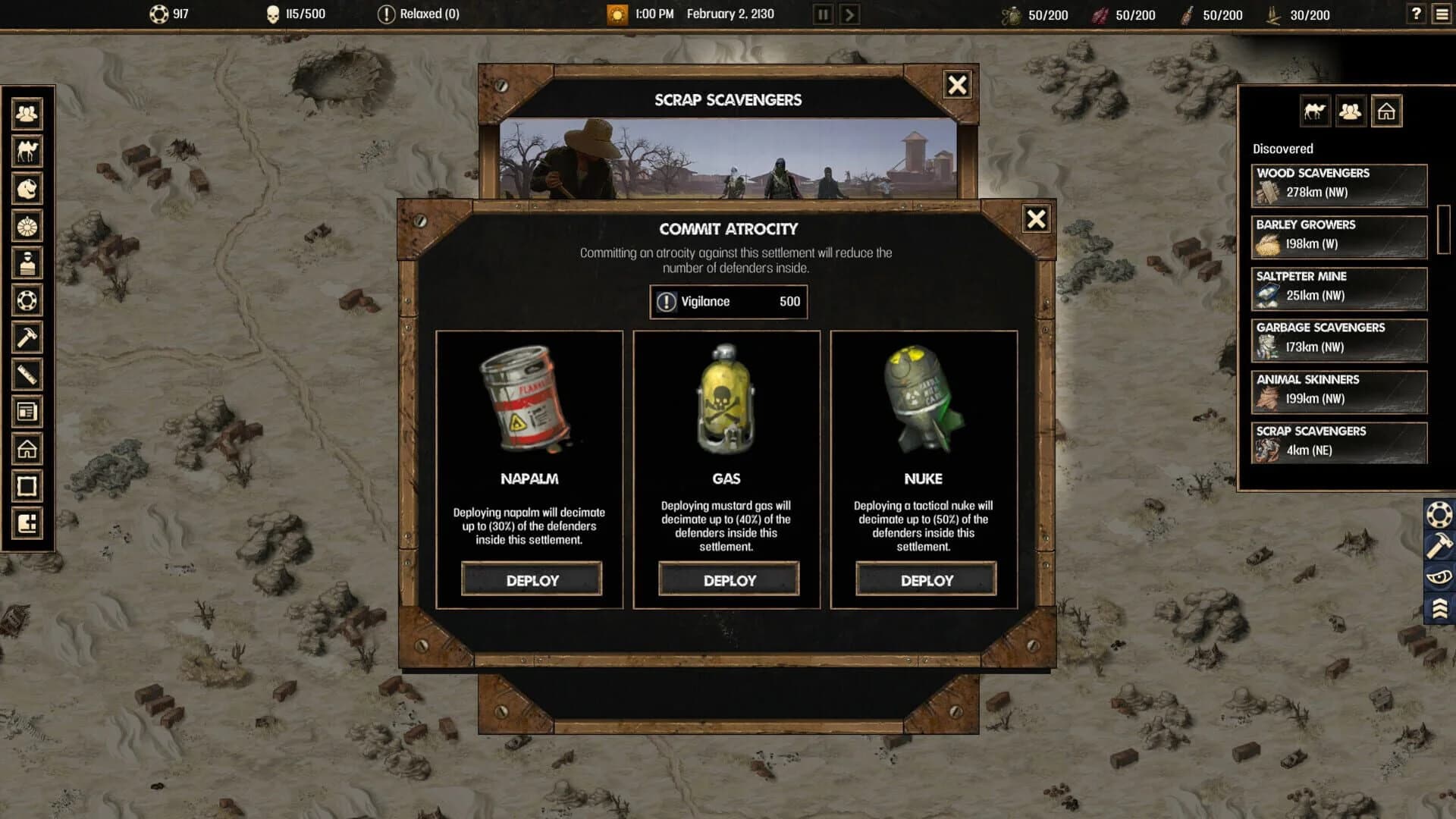Switch to the camel tab in Discovered panel
This screenshot has height=819, width=1456.
pos(1314,110)
